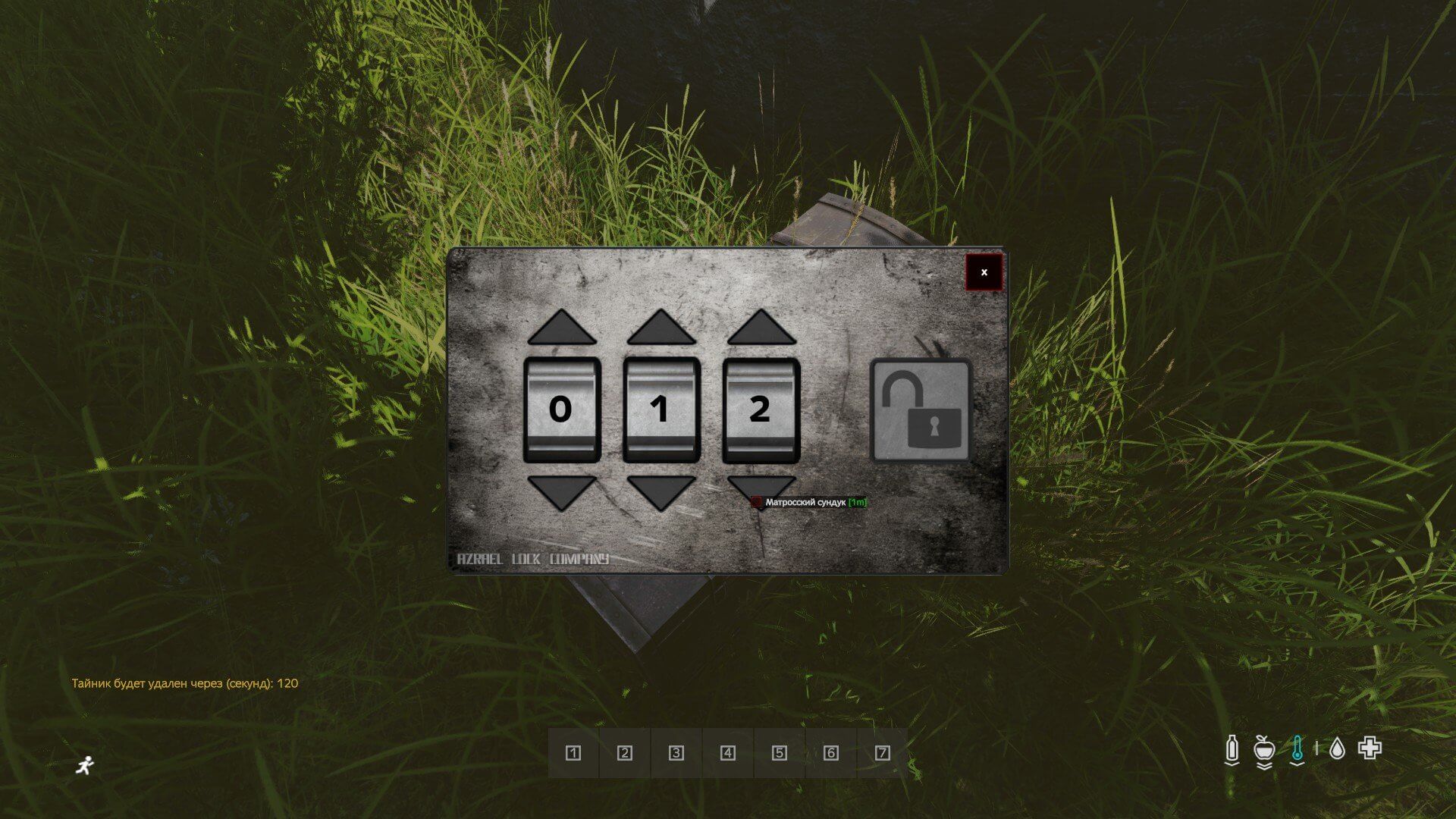Select hotbar slot 7

pyautogui.click(x=882, y=753)
